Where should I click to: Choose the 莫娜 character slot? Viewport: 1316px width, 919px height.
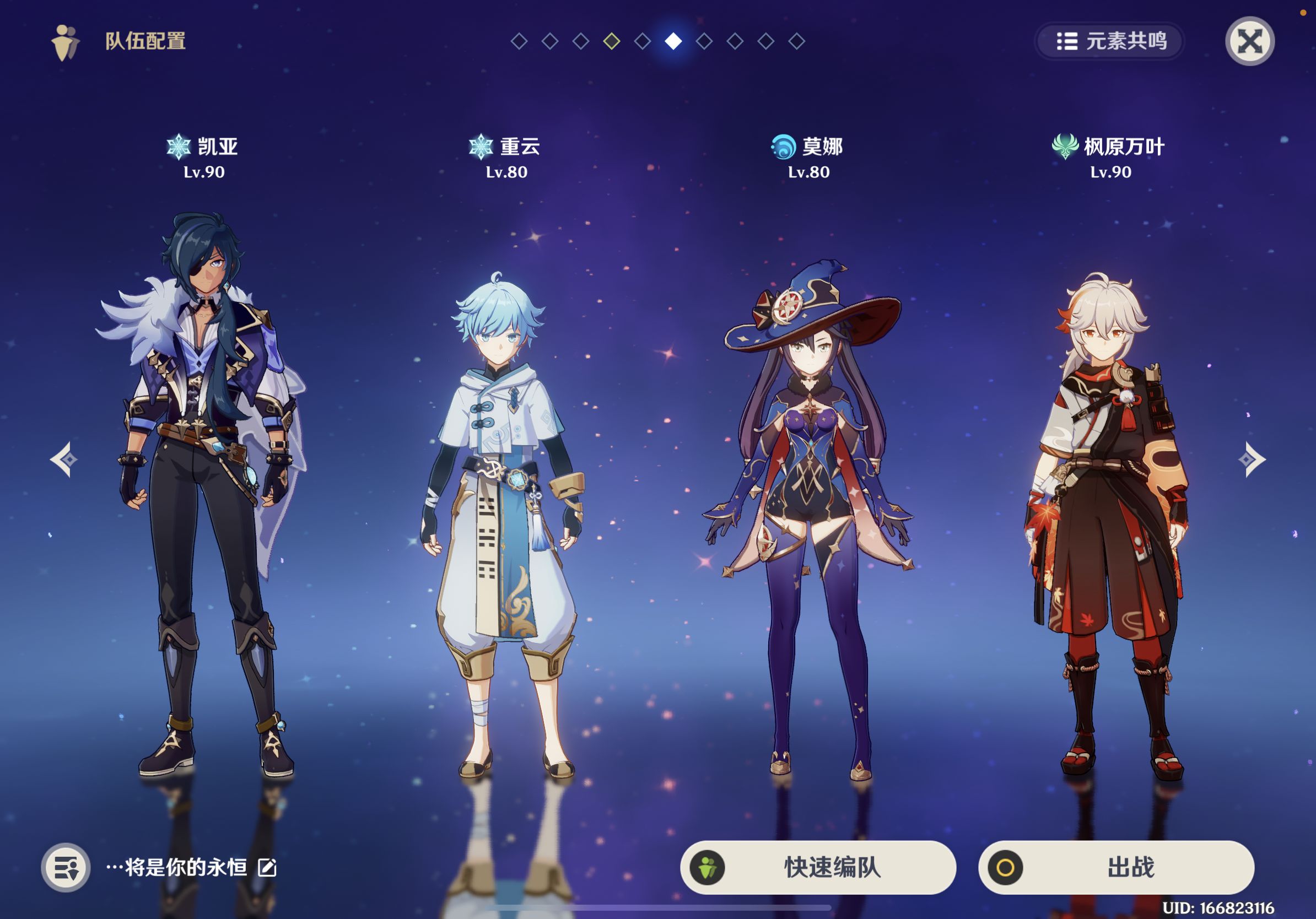click(808, 516)
